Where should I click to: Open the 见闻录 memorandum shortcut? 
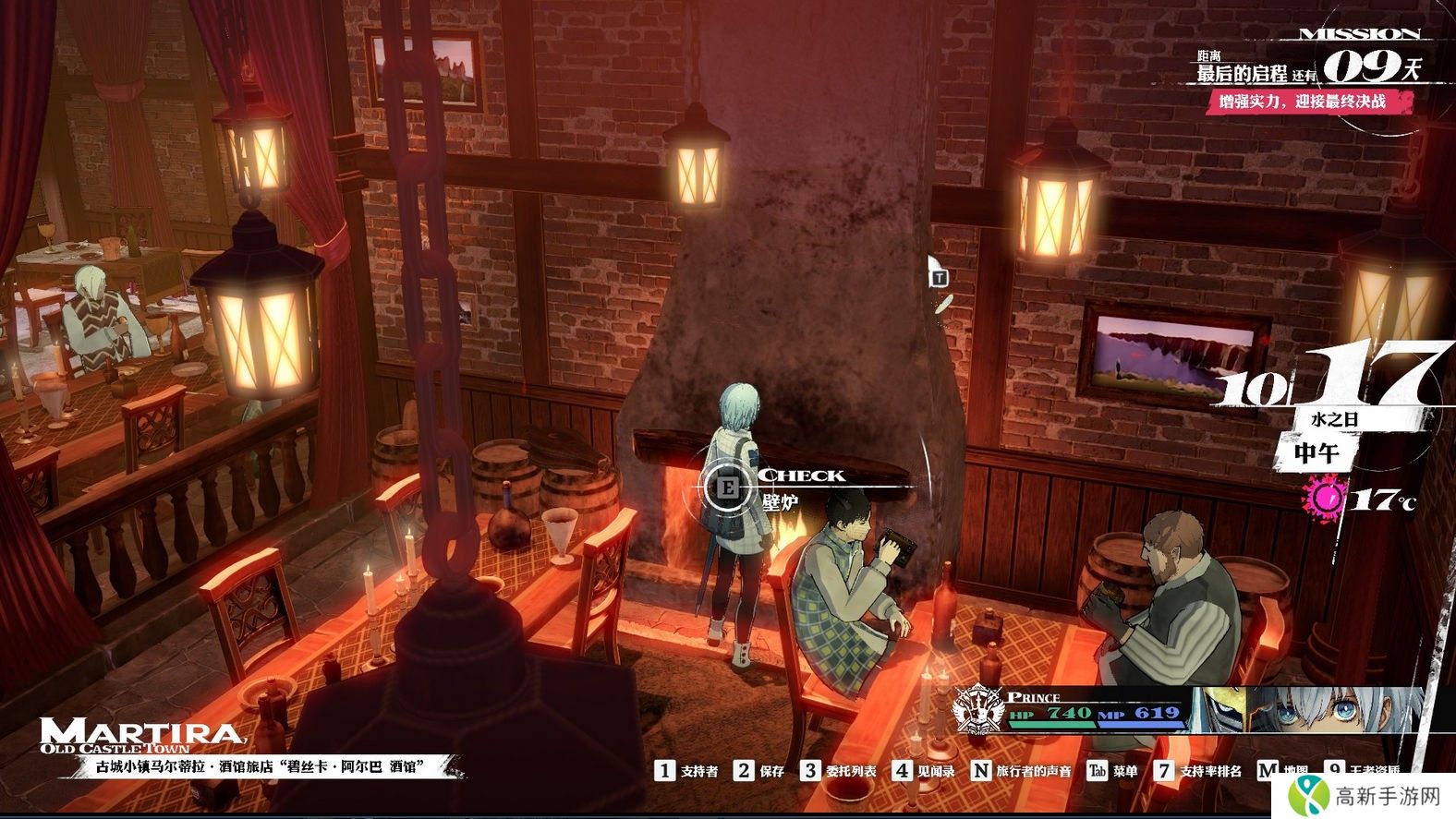(x=924, y=771)
